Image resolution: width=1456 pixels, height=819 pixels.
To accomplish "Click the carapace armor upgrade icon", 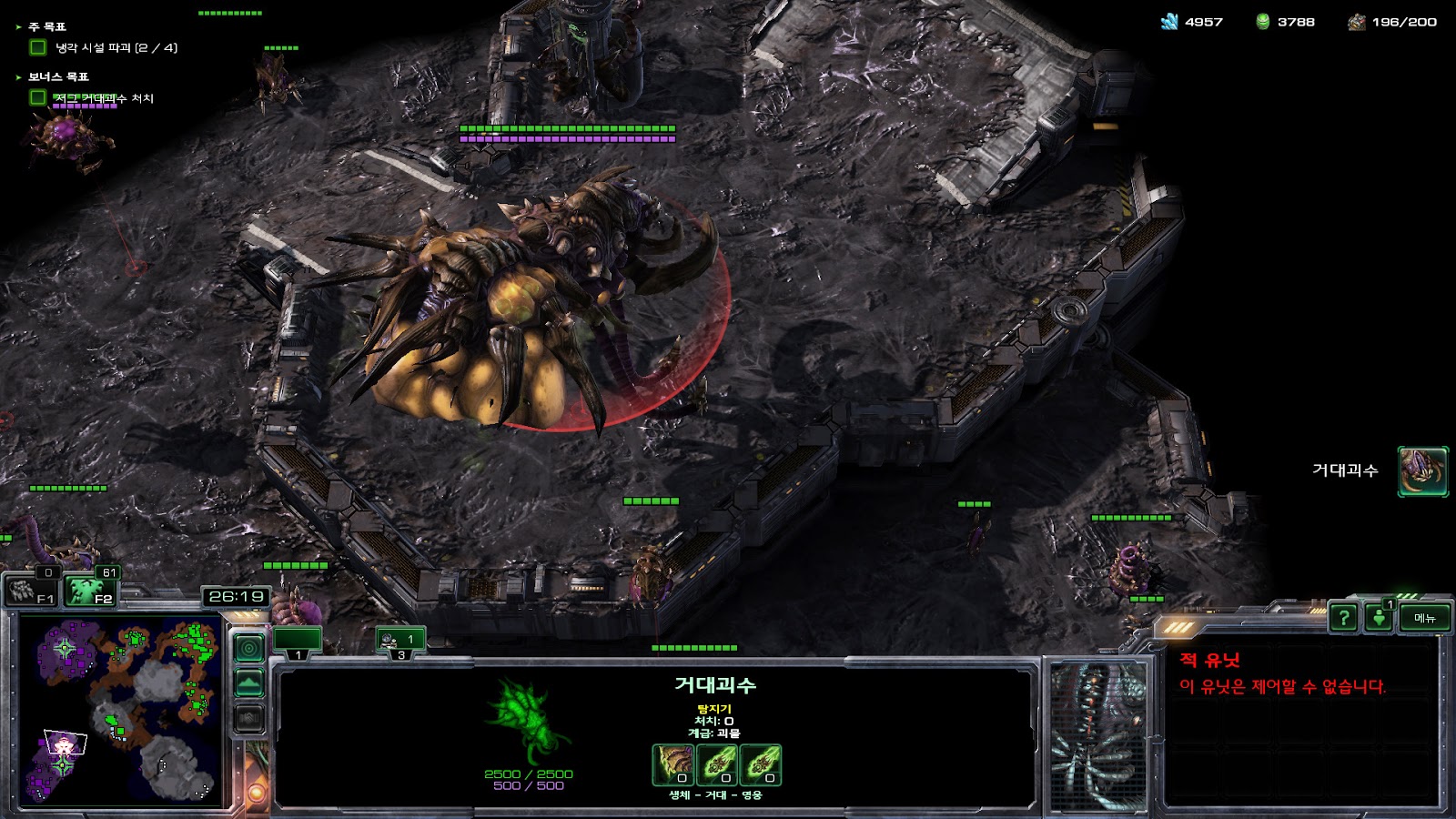I will 673,764.
